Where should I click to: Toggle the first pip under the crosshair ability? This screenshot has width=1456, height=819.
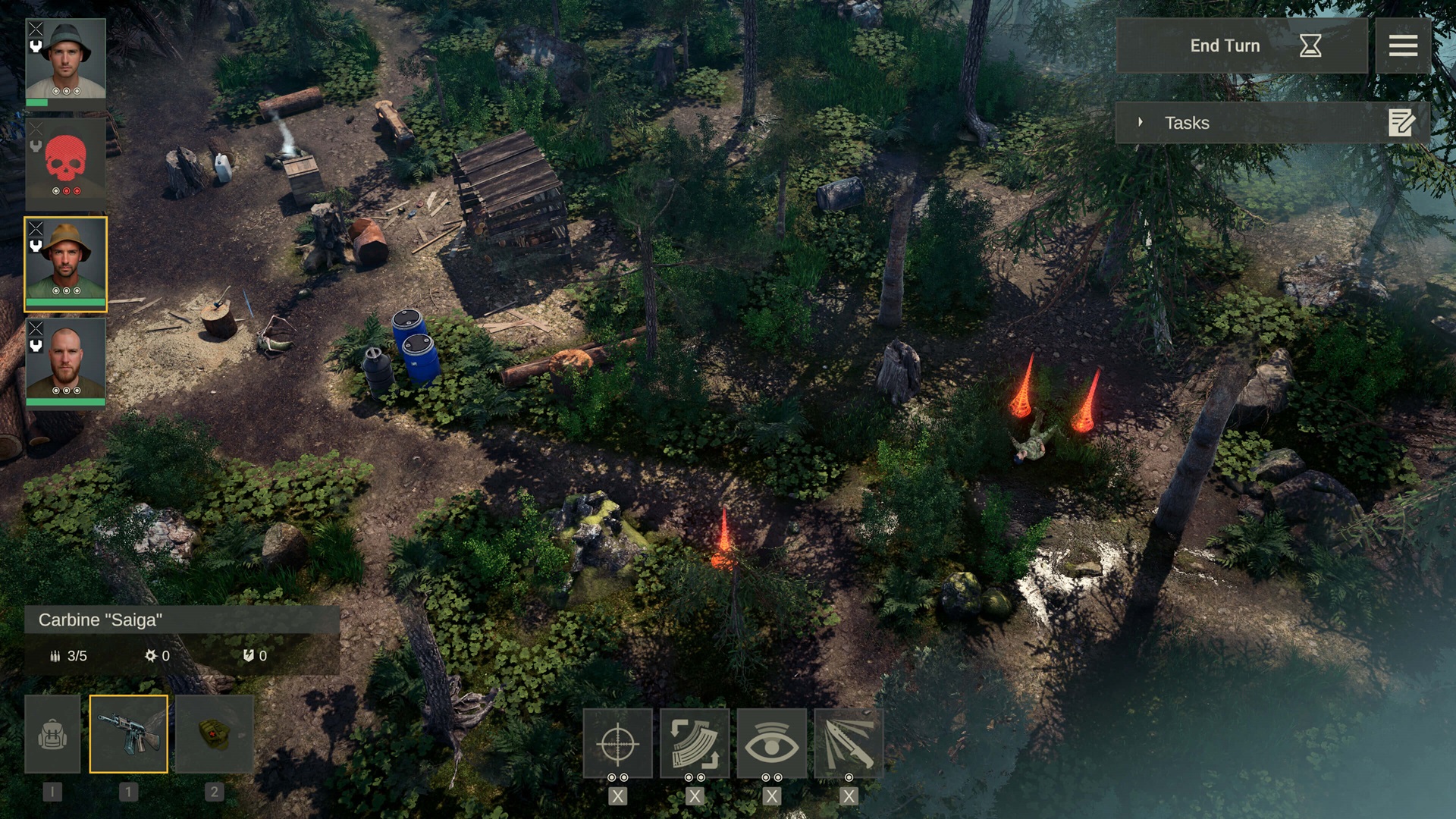coord(610,777)
